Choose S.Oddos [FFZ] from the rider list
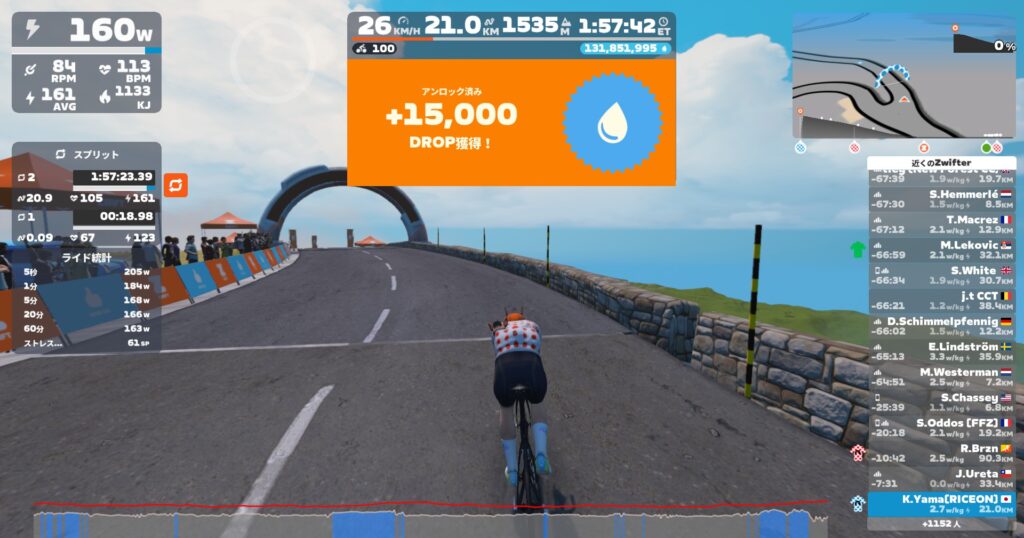 point(941,428)
